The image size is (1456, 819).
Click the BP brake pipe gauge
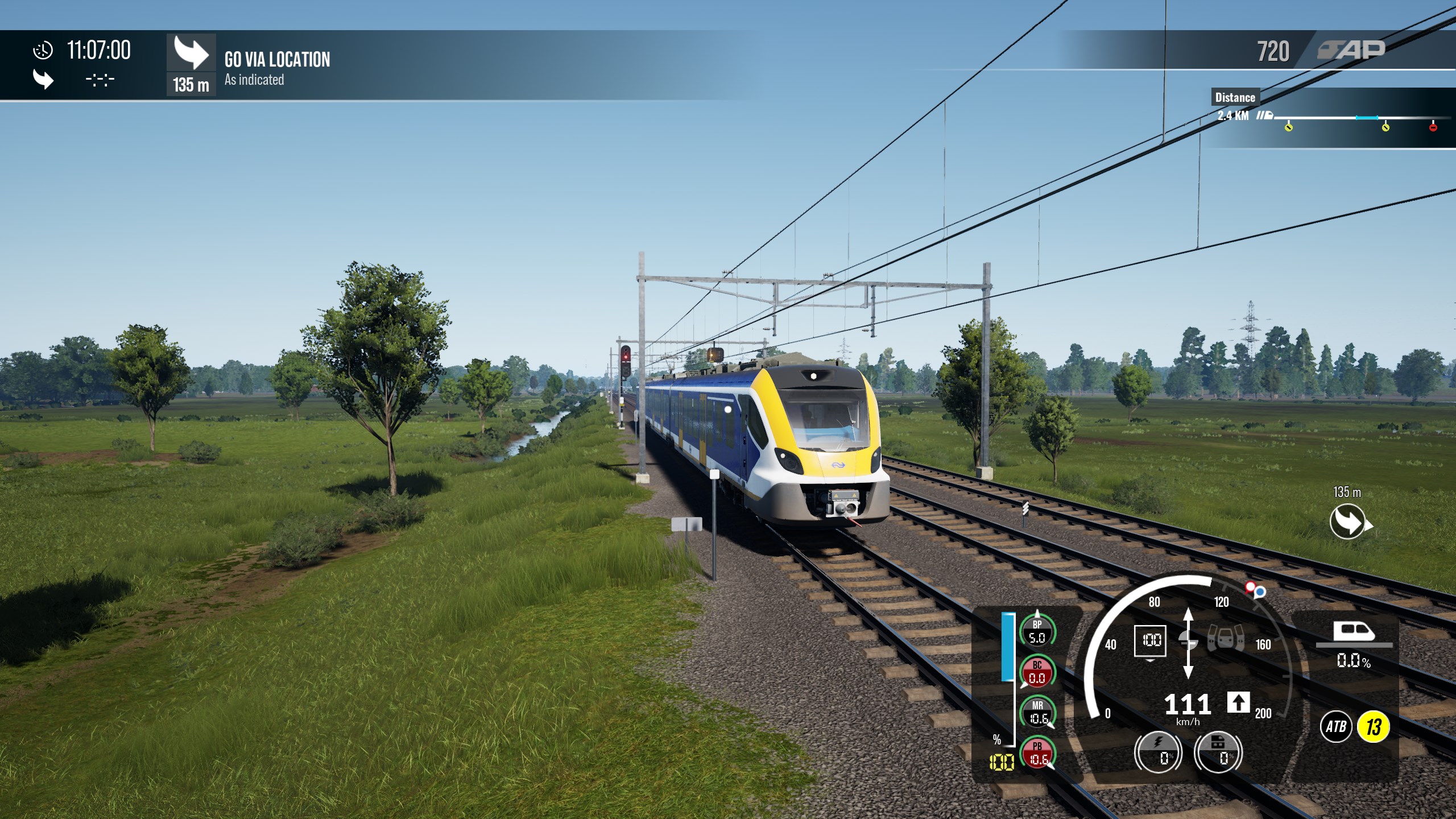click(1037, 632)
